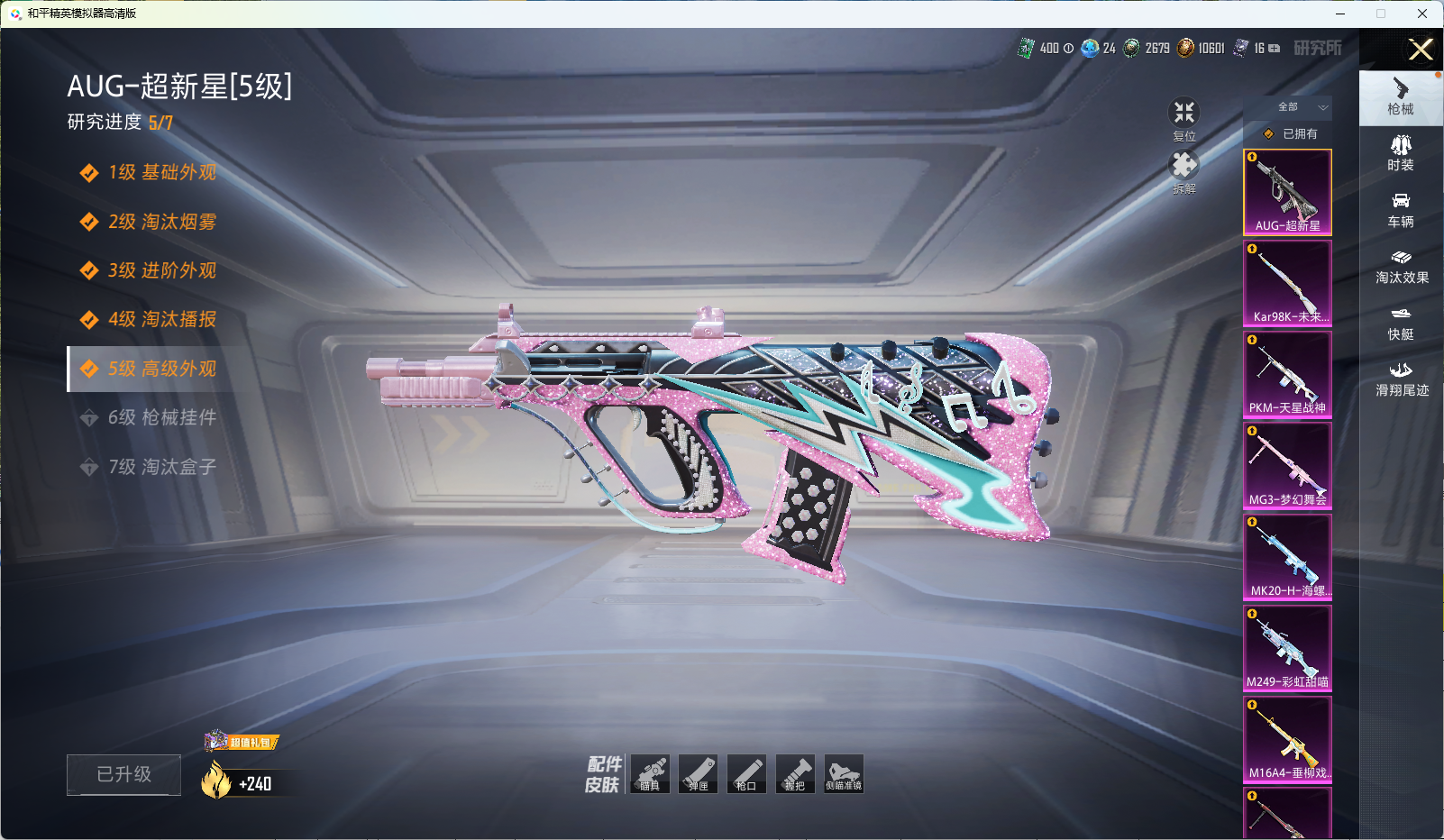This screenshot has width=1444, height=840.
Task: Open the 车辆 vehicles tab
Action: 1401,210
